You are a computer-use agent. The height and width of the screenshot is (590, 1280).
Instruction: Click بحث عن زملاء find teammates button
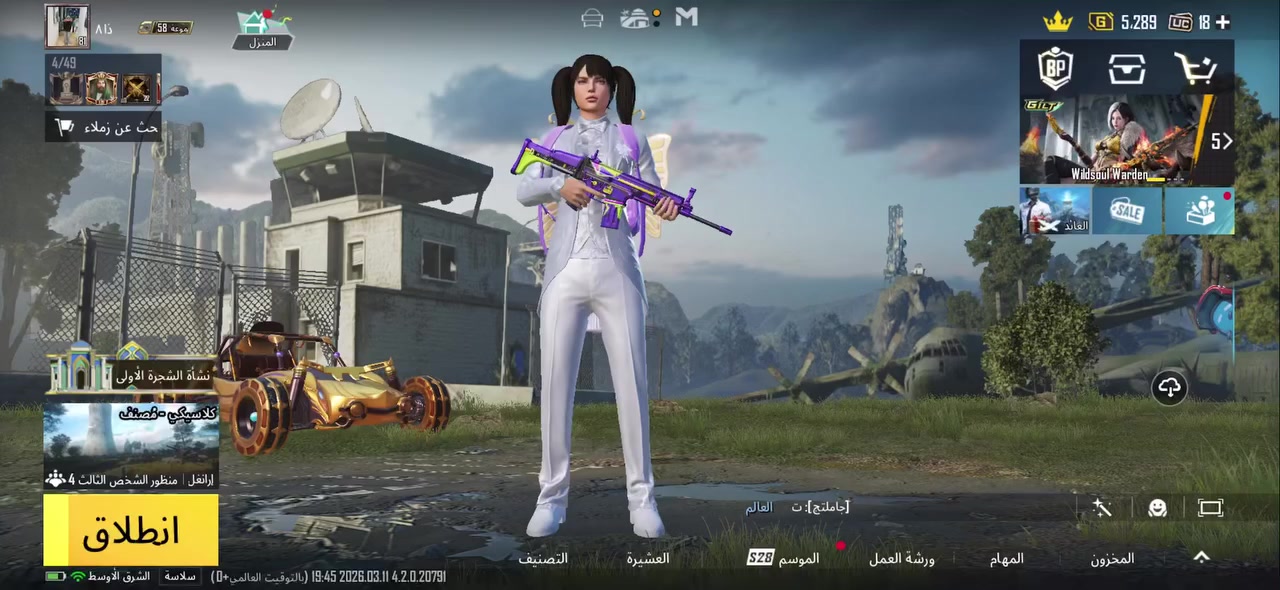[x=105, y=127]
